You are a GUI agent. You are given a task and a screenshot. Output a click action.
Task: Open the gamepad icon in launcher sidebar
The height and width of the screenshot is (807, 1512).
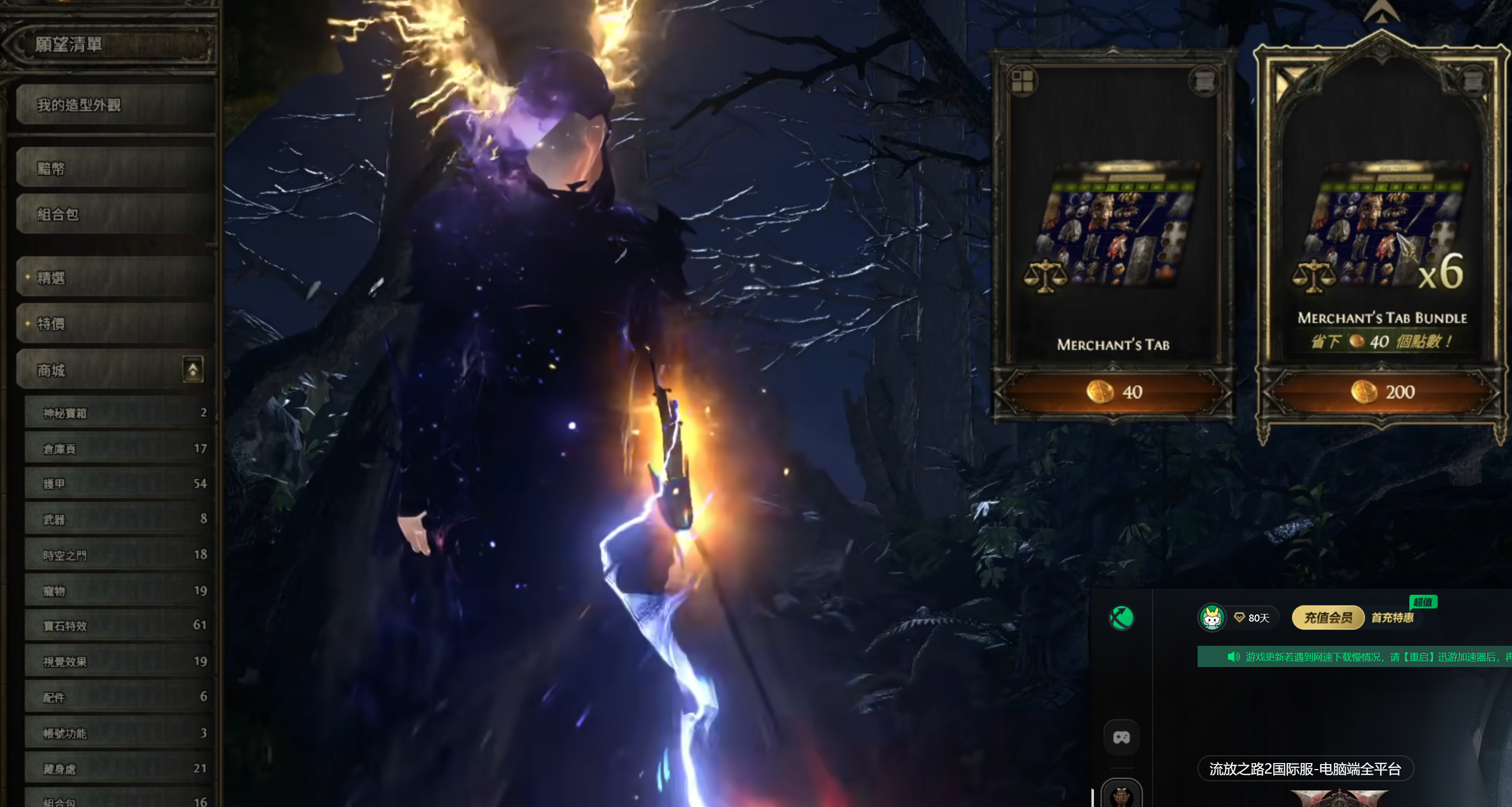[1121, 737]
